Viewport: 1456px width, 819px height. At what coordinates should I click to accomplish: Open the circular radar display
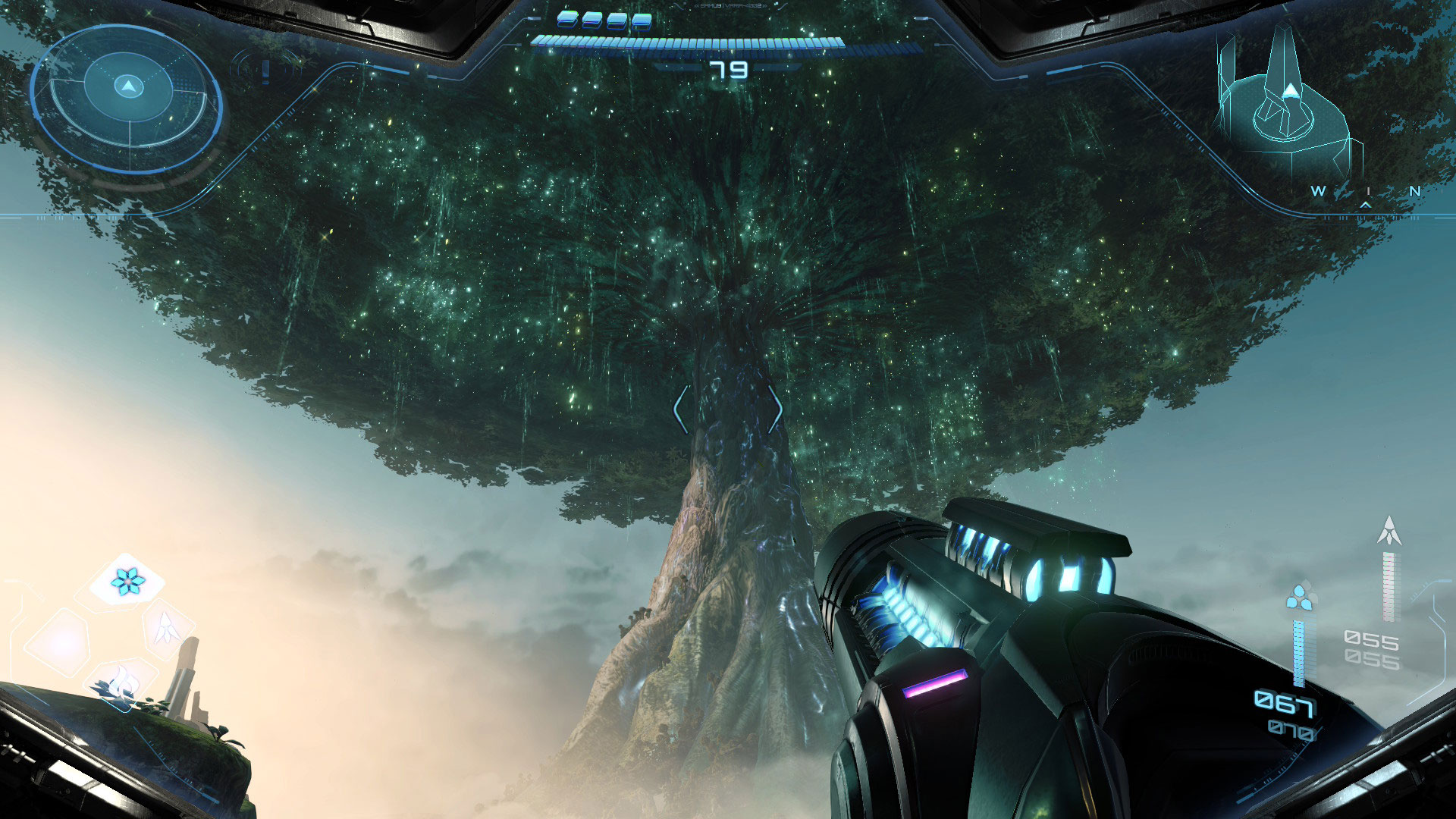click(x=127, y=98)
